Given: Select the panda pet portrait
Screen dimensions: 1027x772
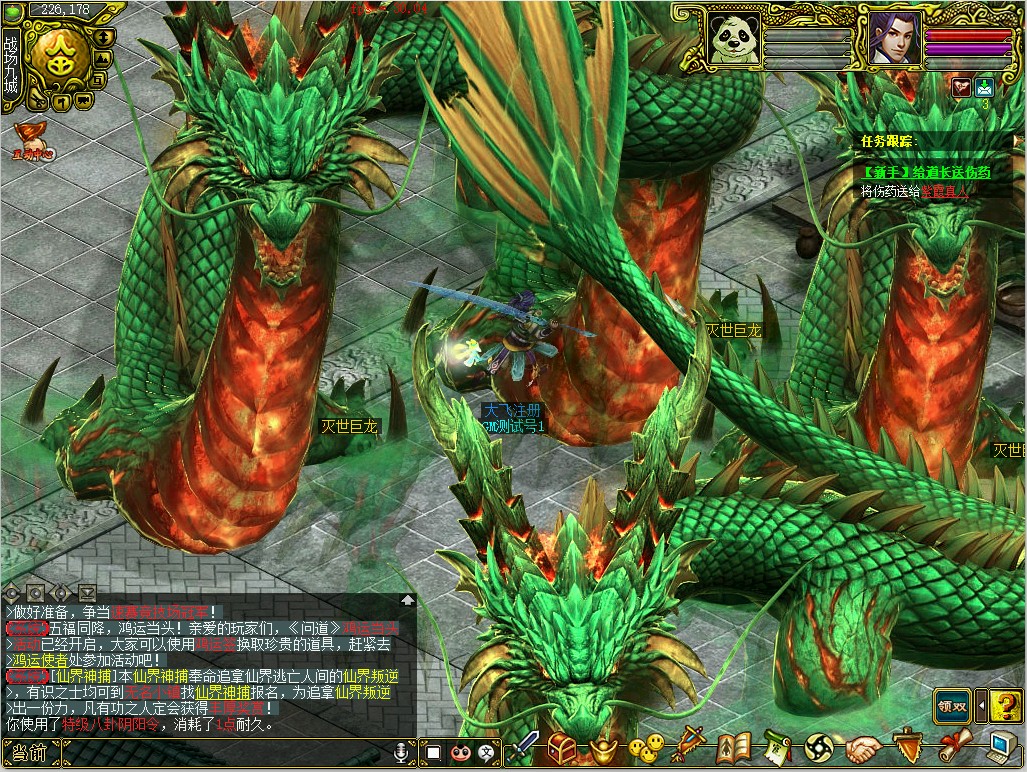Looking at the screenshot, I should pos(735,37).
